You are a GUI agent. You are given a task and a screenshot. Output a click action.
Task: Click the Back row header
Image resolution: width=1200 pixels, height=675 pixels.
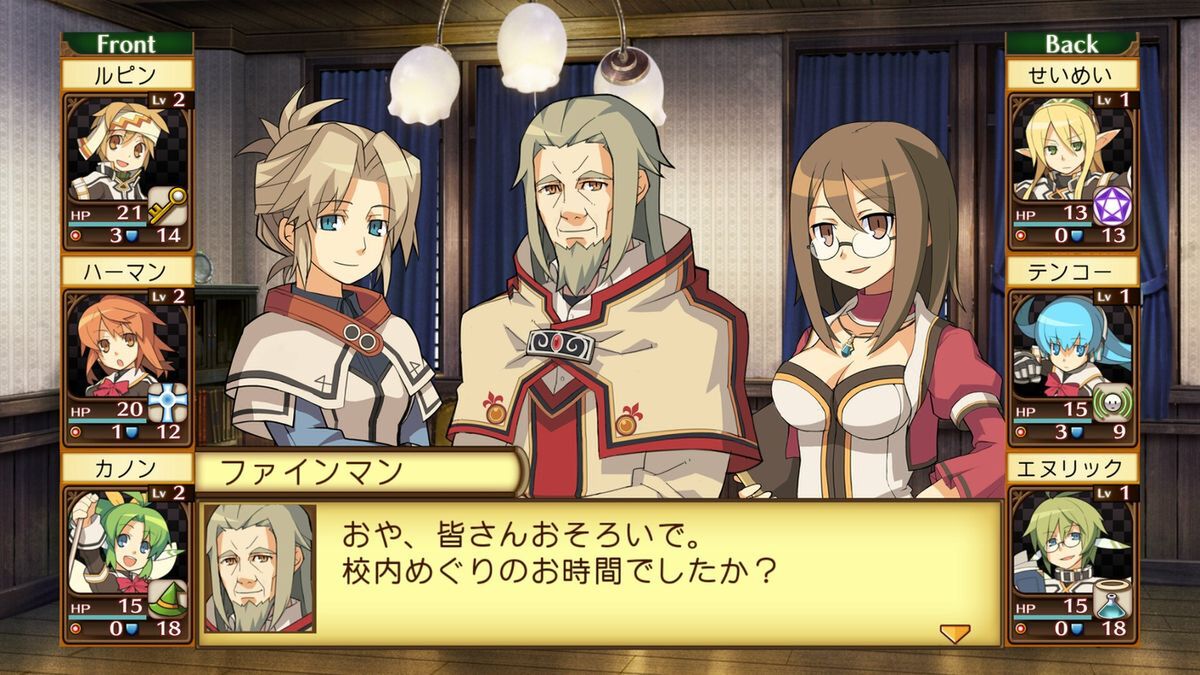[1071, 44]
